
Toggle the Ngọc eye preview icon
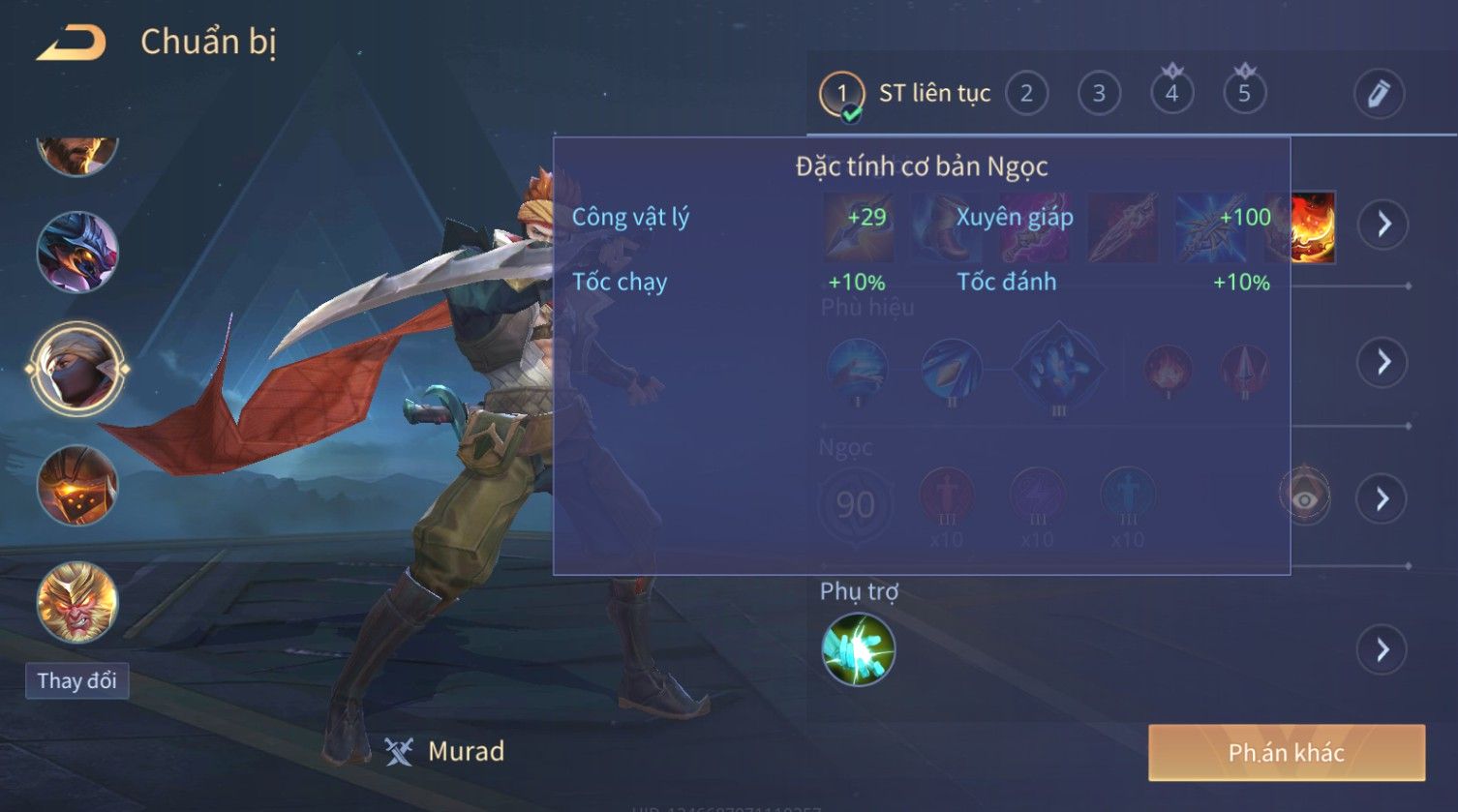tap(1304, 497)
